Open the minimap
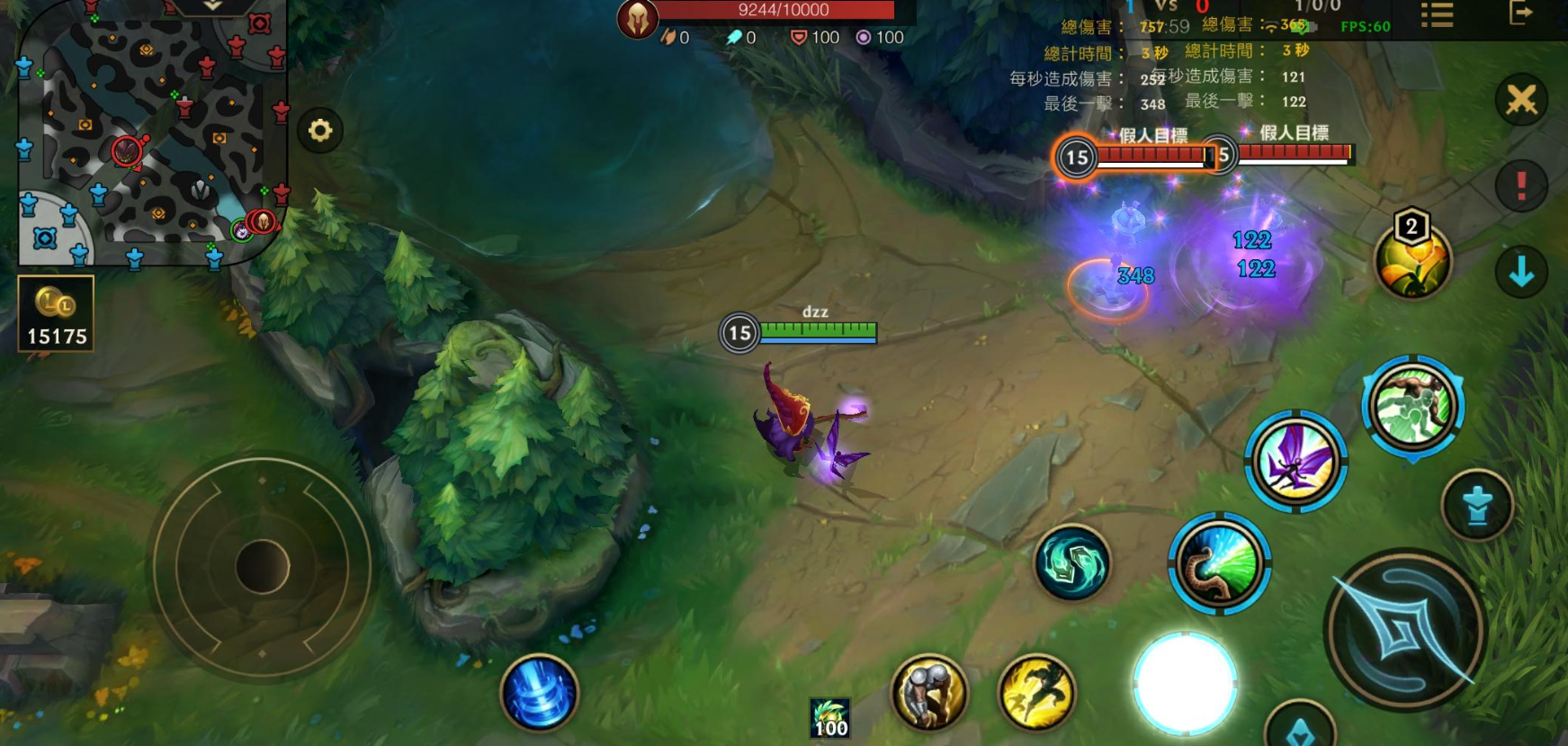 click(151, 133)
